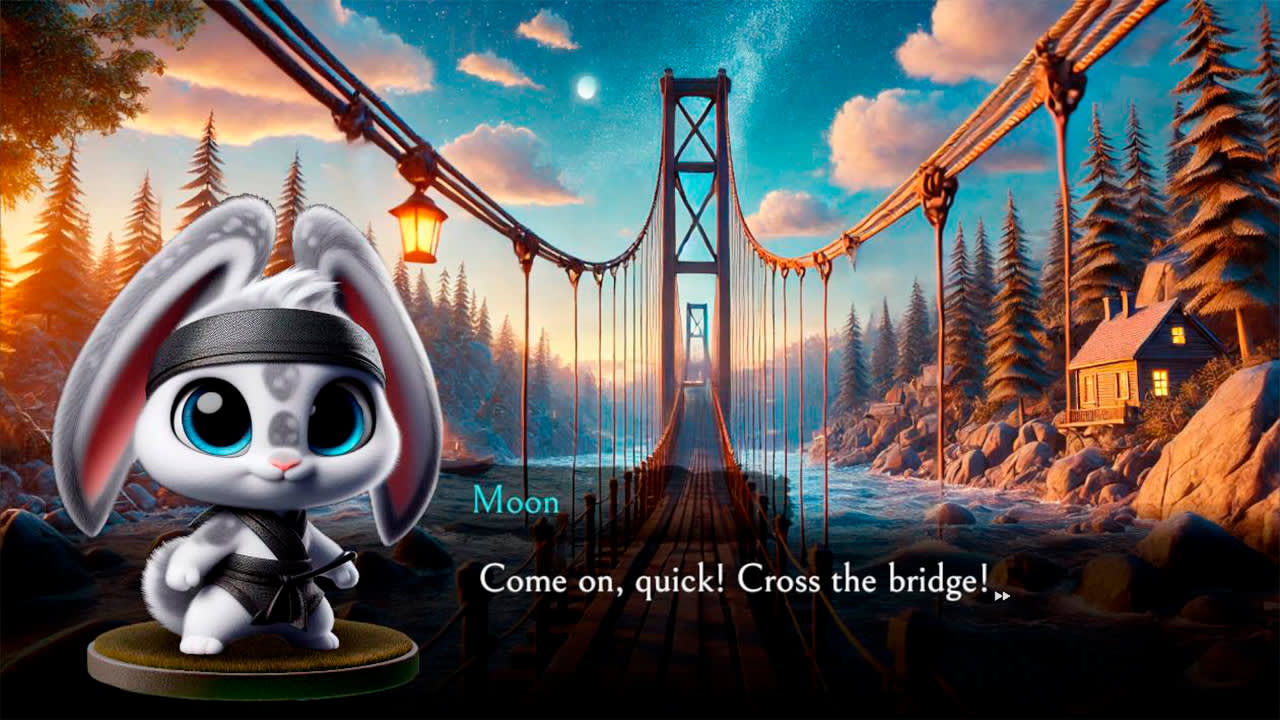The height and width of the screenshot is (720, 1280).
Task: Click the exclamation mark ending the dialogue line
Action: point(984,577)
